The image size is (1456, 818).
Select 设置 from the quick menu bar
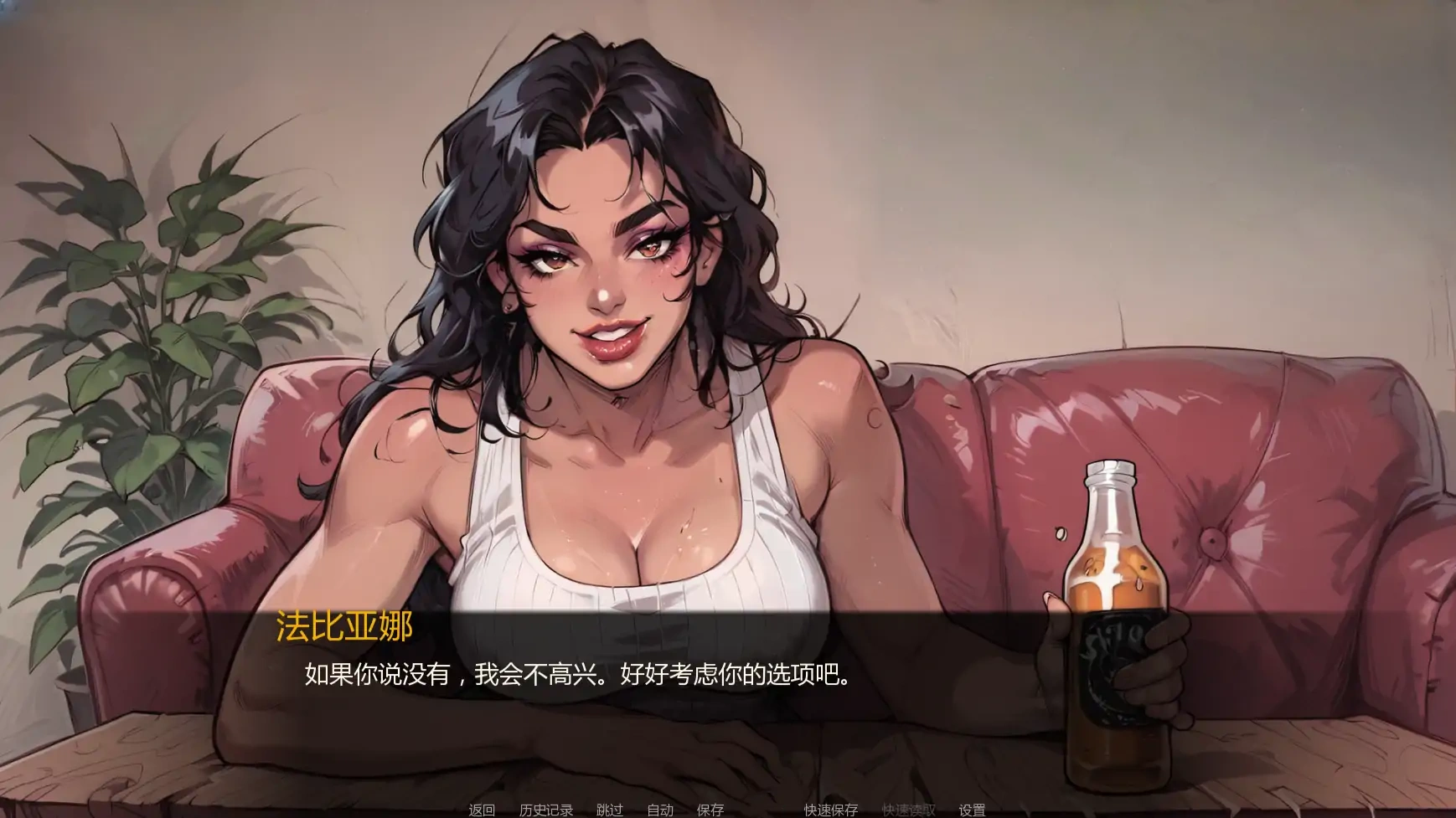pyautogui.click(x=971, y=810)
